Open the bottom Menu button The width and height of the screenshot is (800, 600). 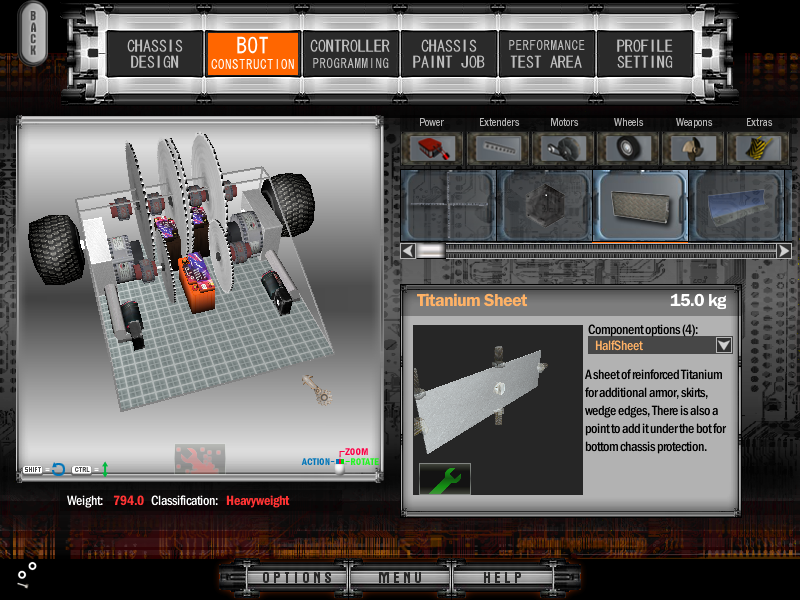(400, 578)
